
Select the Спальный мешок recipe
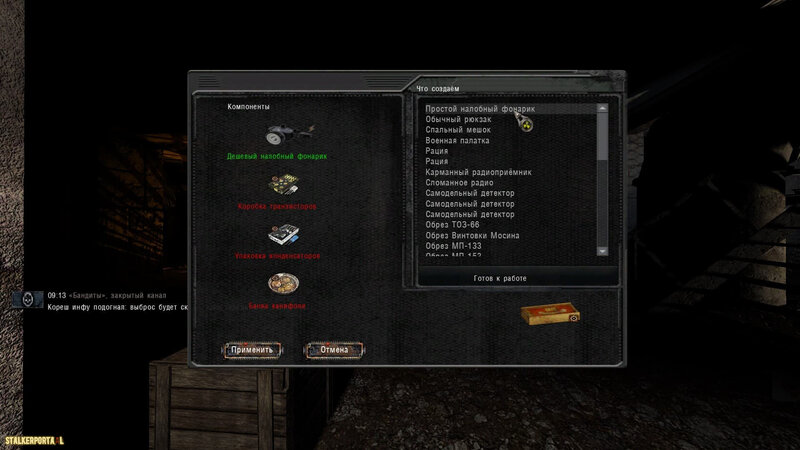tap(459, 130)
